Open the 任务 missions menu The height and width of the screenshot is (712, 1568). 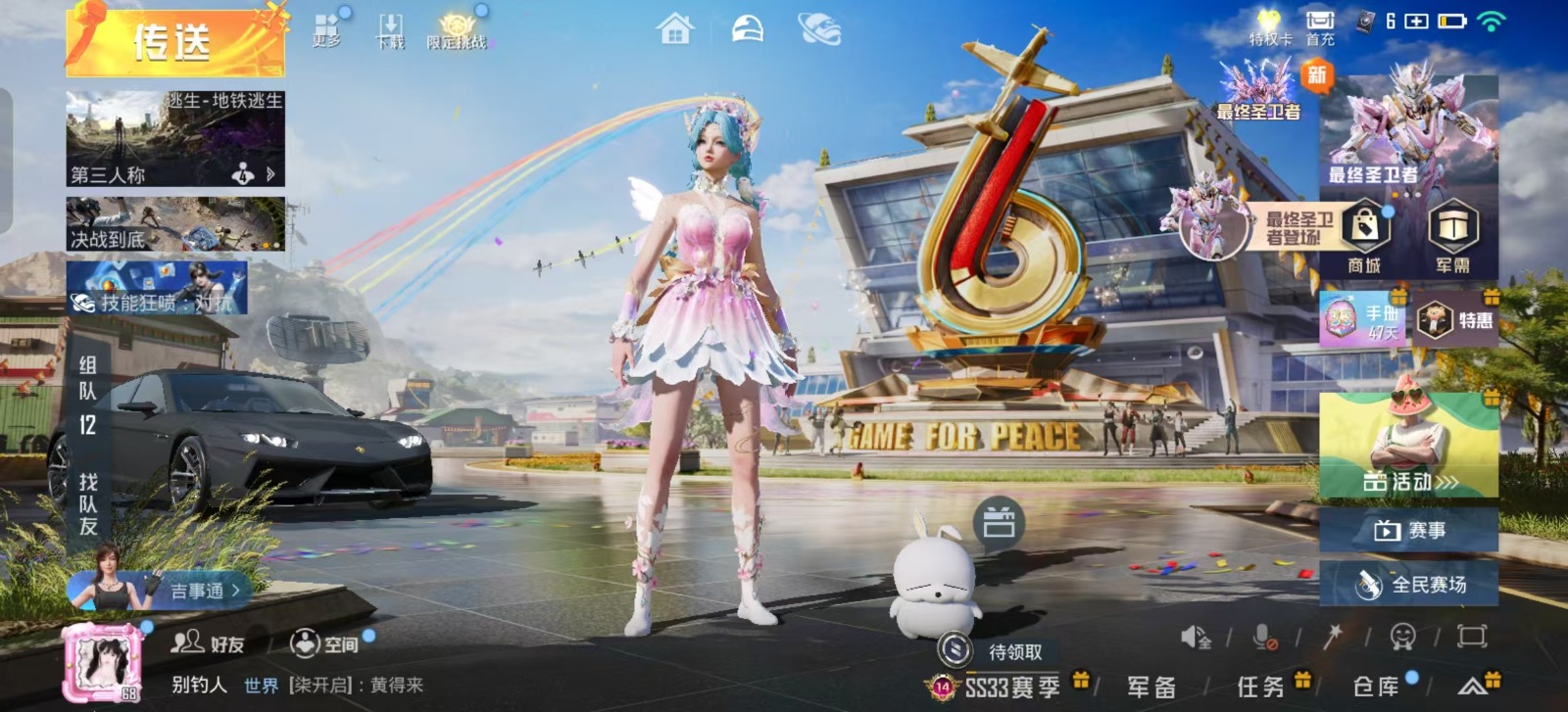tap(1261, 687)
